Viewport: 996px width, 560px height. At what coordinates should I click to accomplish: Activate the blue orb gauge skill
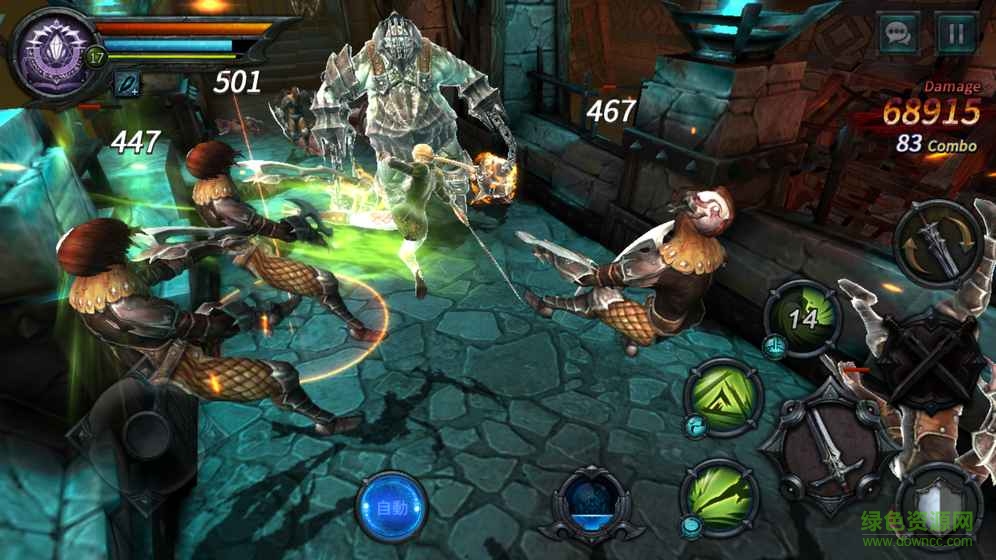pos(592,505)
